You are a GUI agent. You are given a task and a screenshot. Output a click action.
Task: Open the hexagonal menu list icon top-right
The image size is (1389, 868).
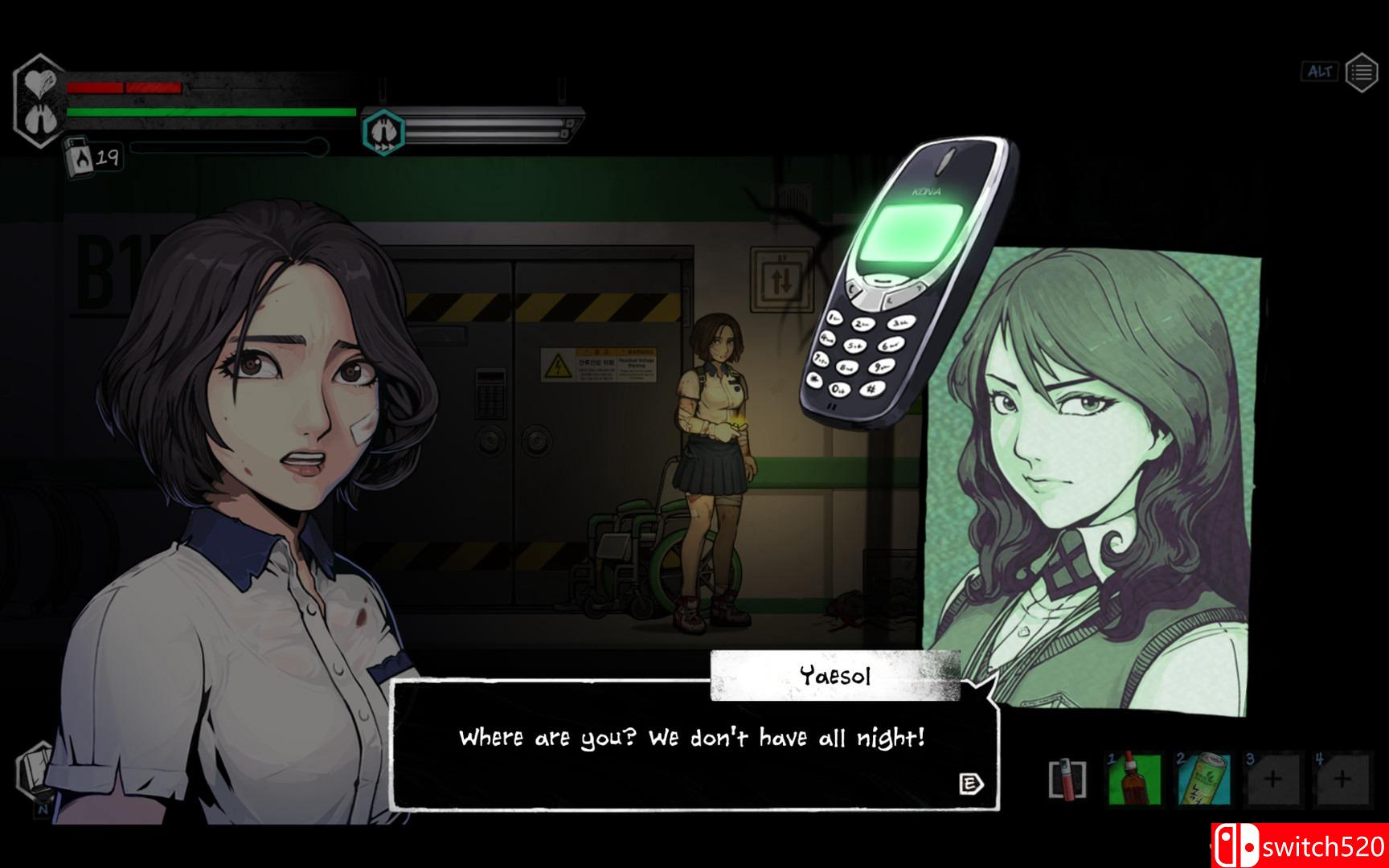(1362, 71)
